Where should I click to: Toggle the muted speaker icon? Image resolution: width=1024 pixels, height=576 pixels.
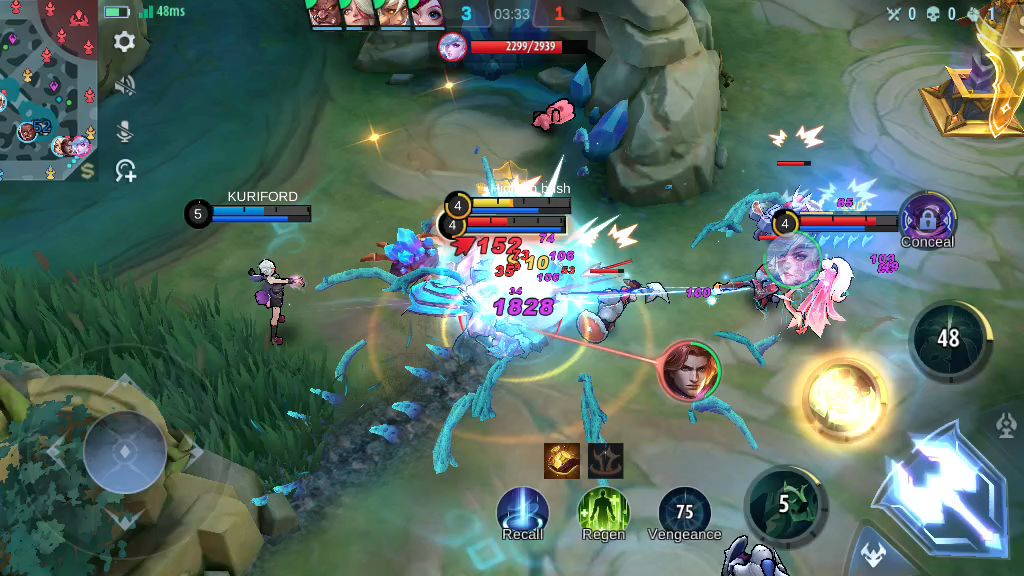click(x=125, y=87)
